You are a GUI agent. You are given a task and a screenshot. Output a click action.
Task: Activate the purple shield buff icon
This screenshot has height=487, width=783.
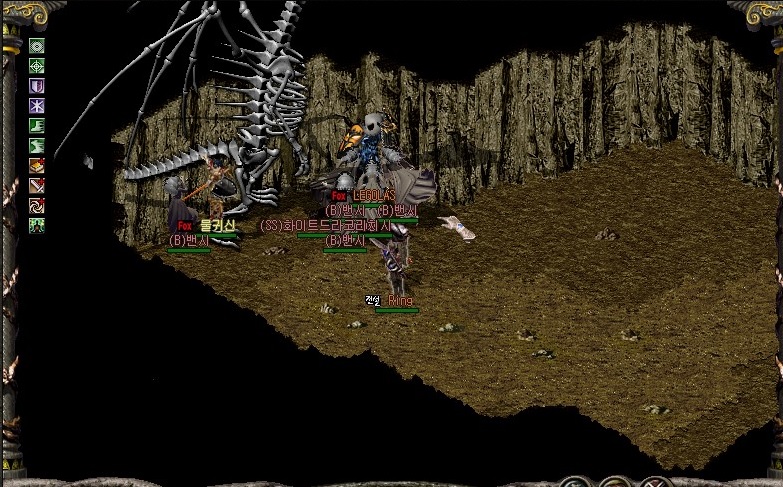click(37, 86)
